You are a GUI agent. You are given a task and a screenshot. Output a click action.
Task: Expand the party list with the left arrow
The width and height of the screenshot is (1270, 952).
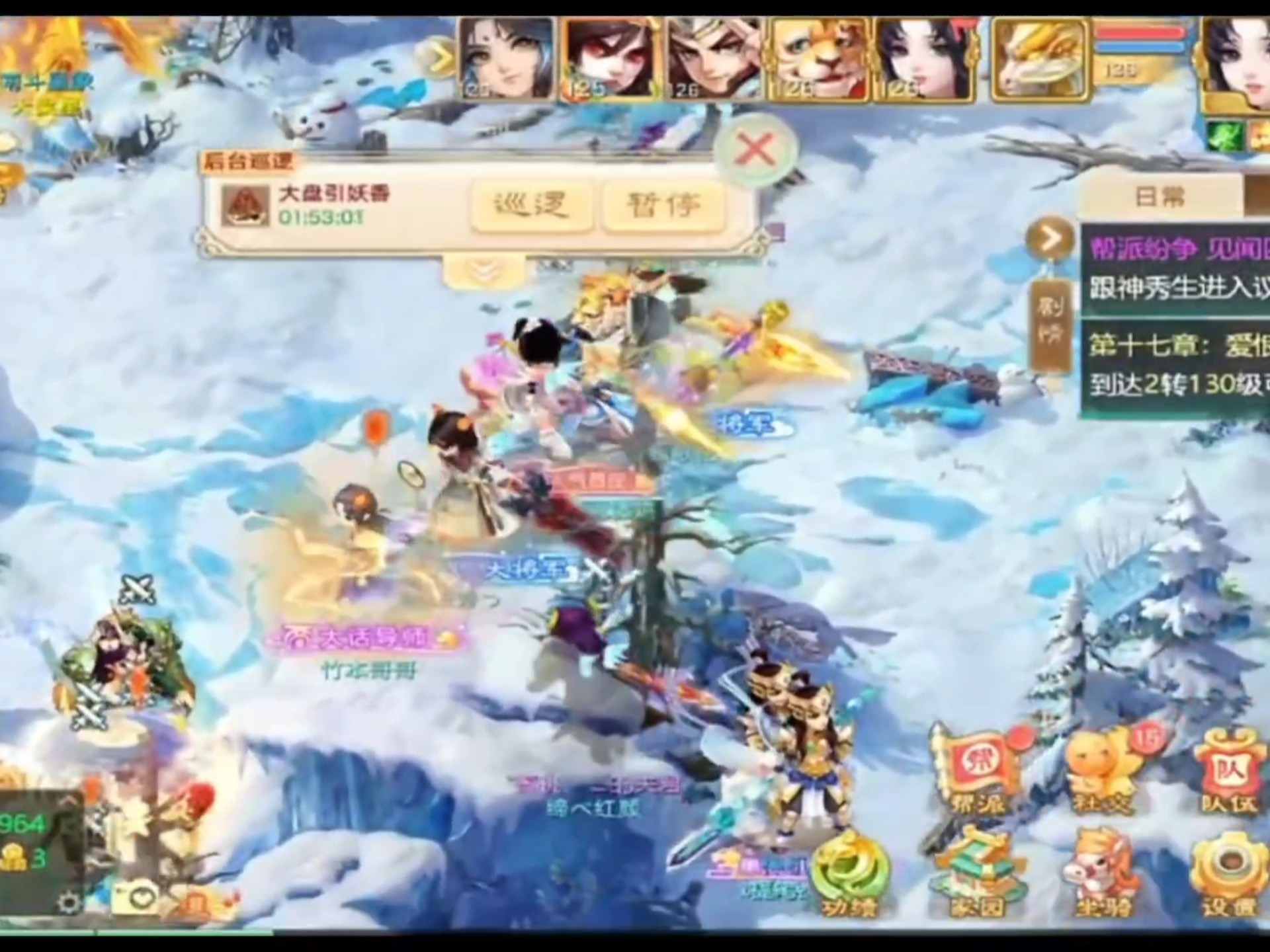point(440,56)
